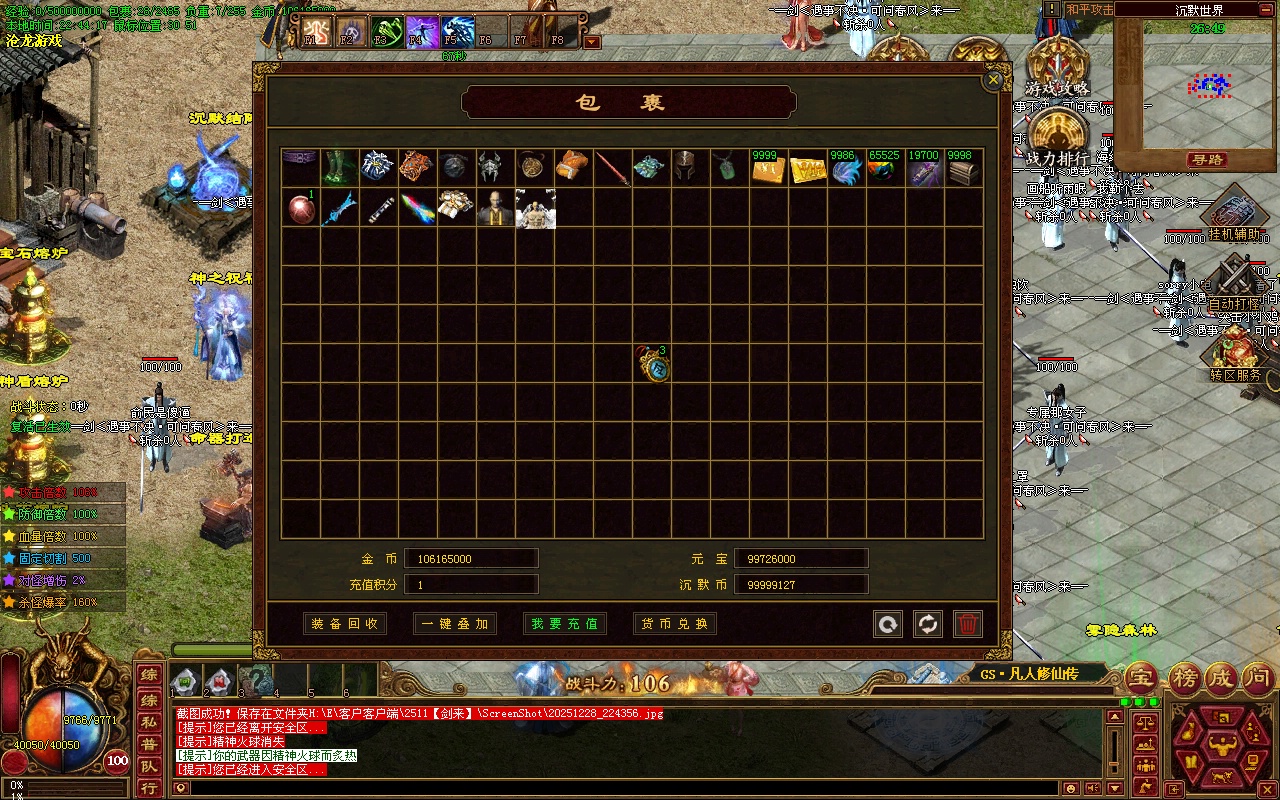1280x800 pixels.
Task: Select the rainbow feather item
Action: point(417,208)
